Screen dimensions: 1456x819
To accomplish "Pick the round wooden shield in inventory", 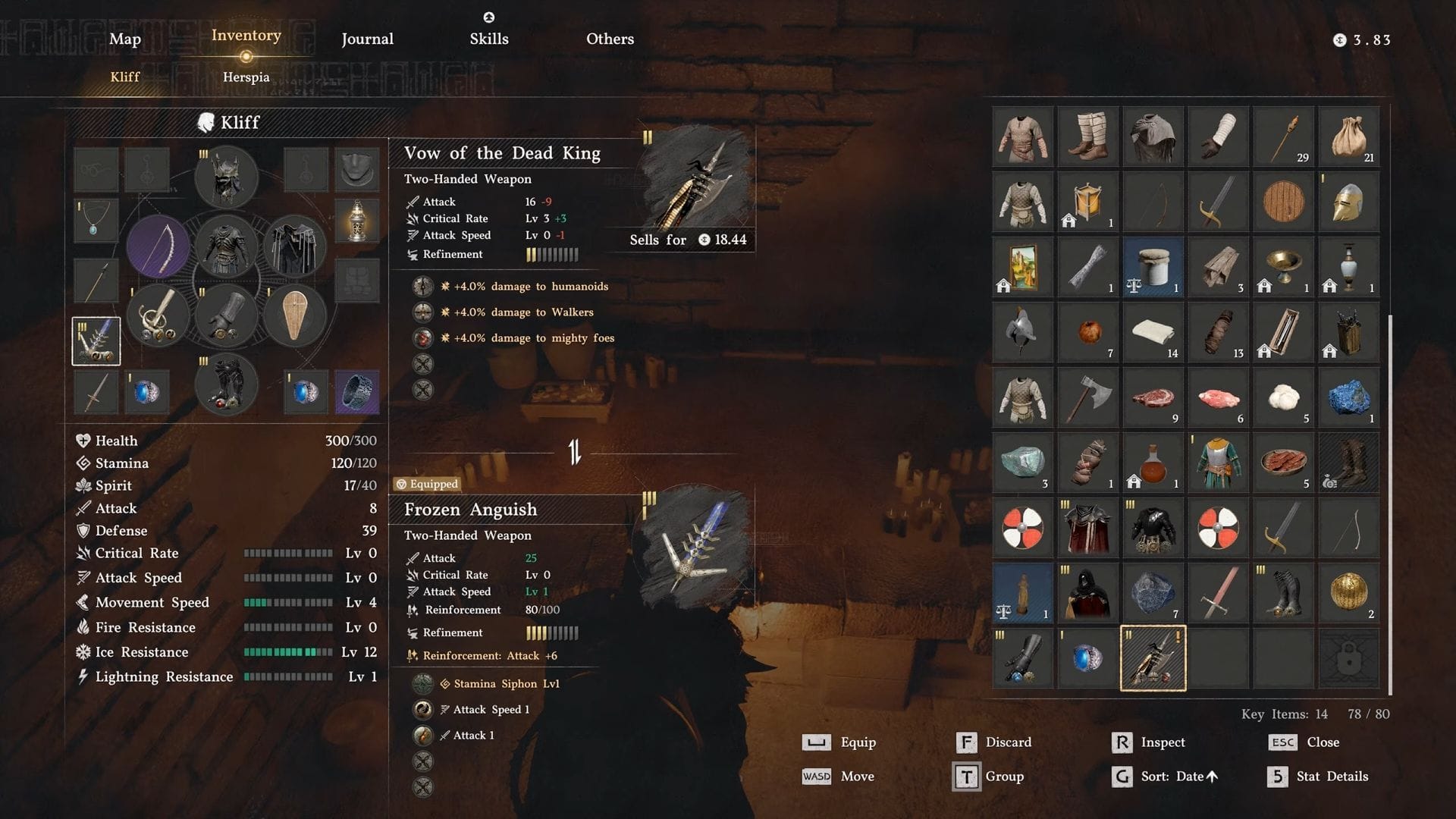I will pos(1283,202).
